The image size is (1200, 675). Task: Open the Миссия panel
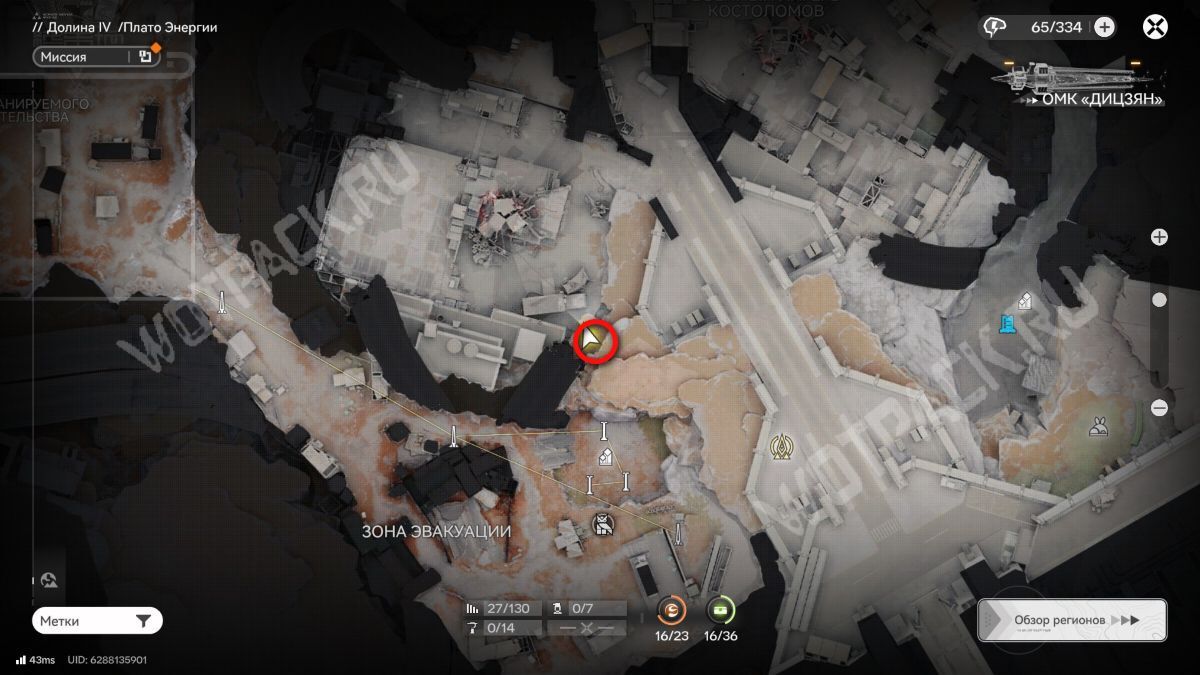(96, 57)
